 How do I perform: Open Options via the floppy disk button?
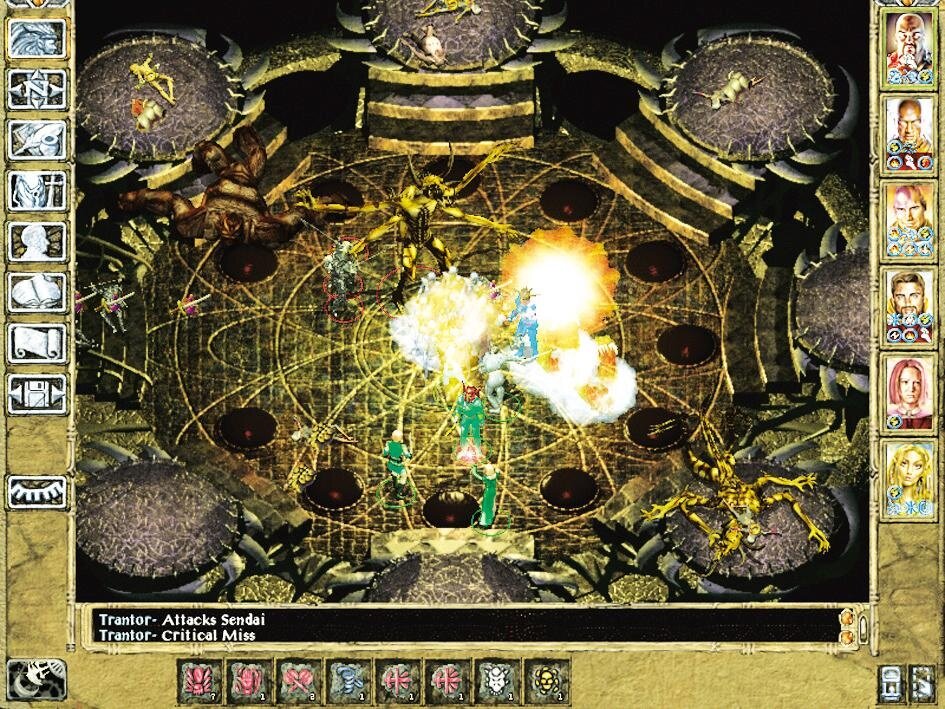point(37,392)
